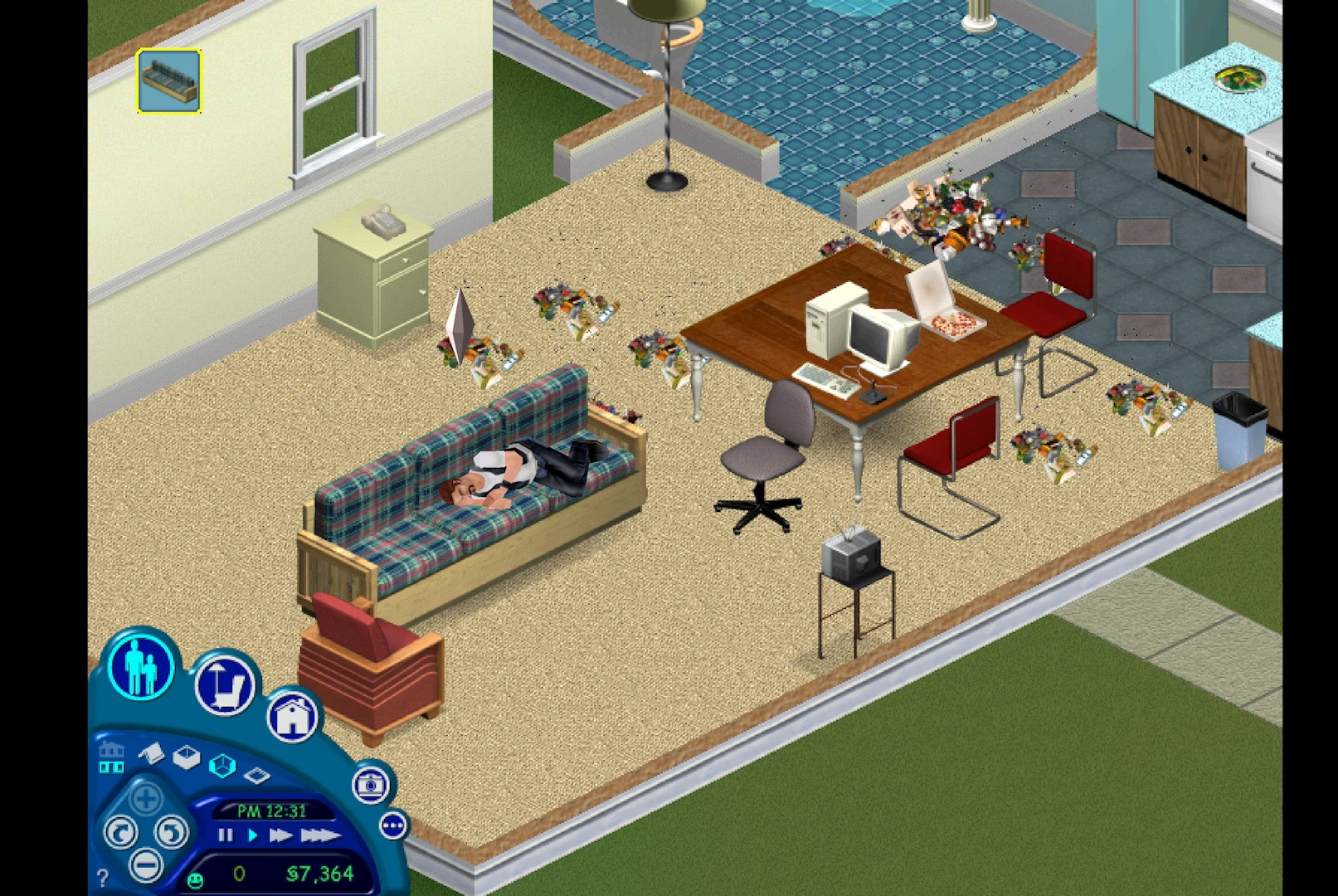Viewport: 1338px width, 896px height.
Task: Click the smiley friends counter icon
Action: [x=195, y=879]
